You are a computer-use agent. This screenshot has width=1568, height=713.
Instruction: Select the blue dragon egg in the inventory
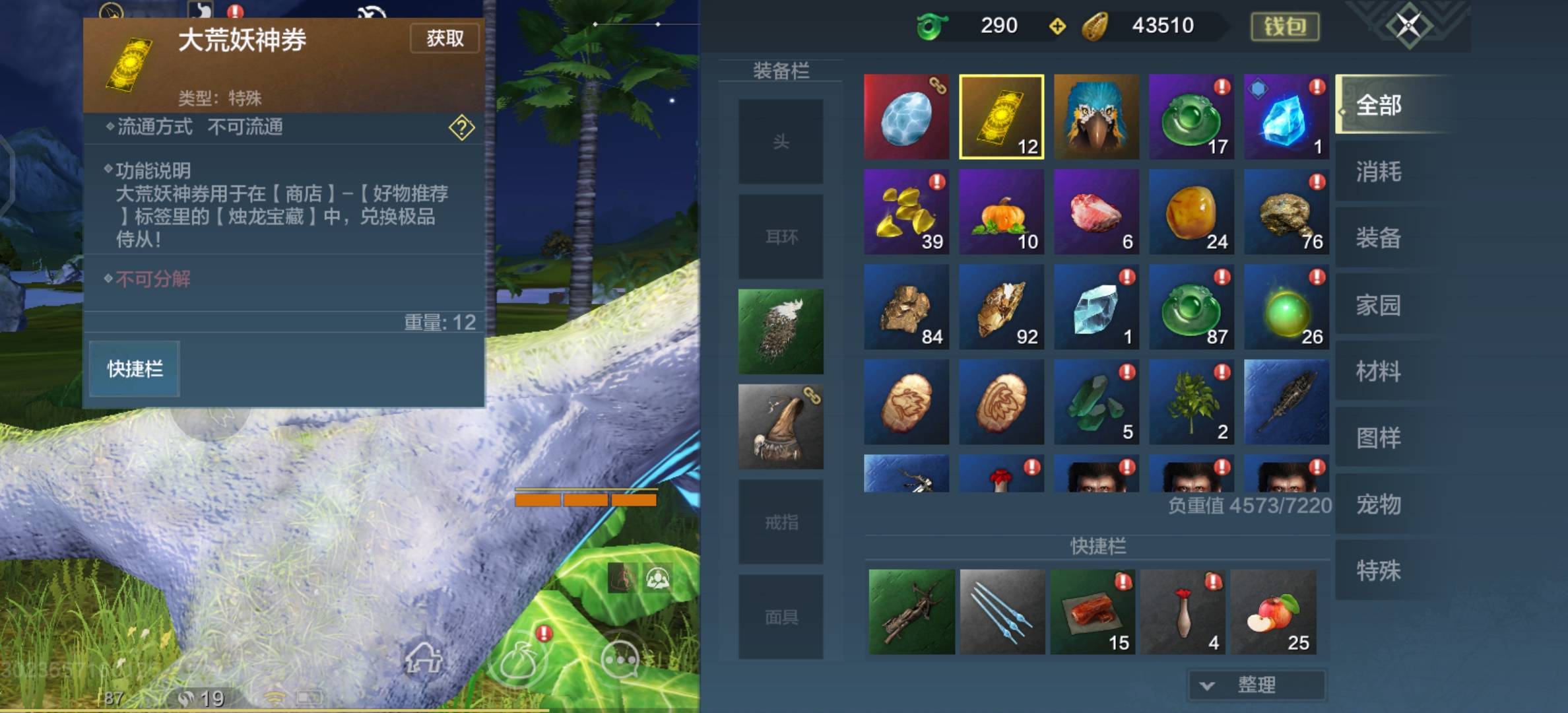(905, 117)
